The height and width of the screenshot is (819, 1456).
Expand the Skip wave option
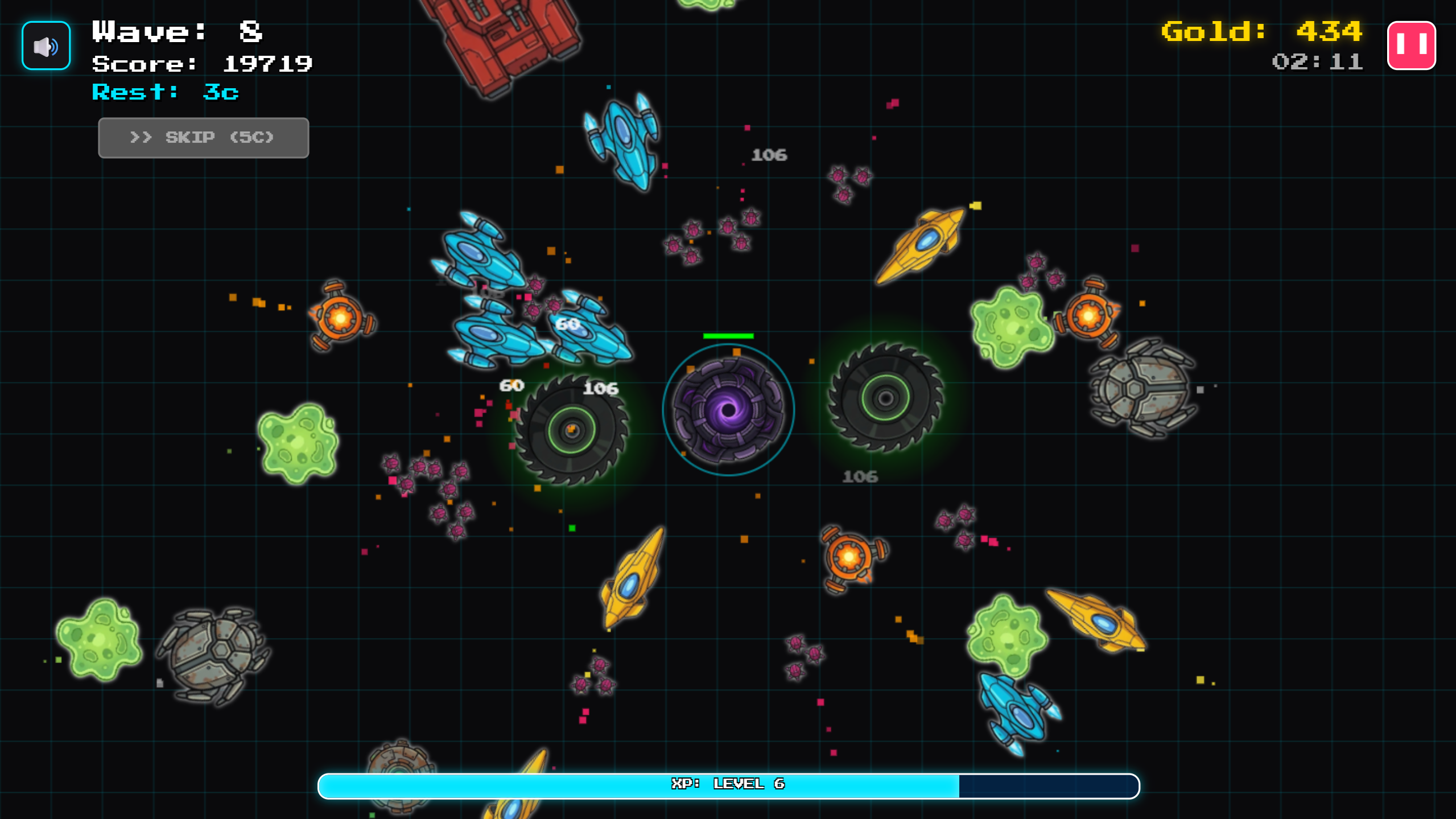click(203, 137)
